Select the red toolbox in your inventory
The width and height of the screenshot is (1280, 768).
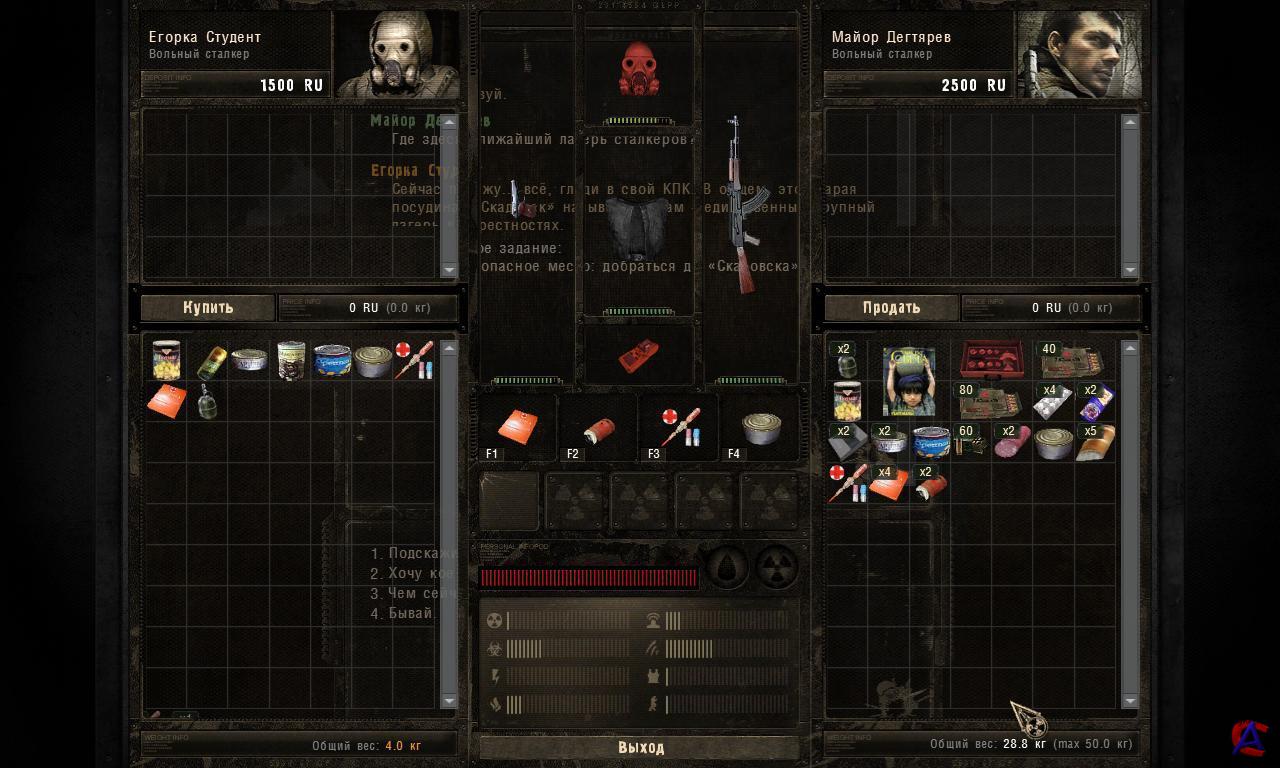tap(991, 360)
